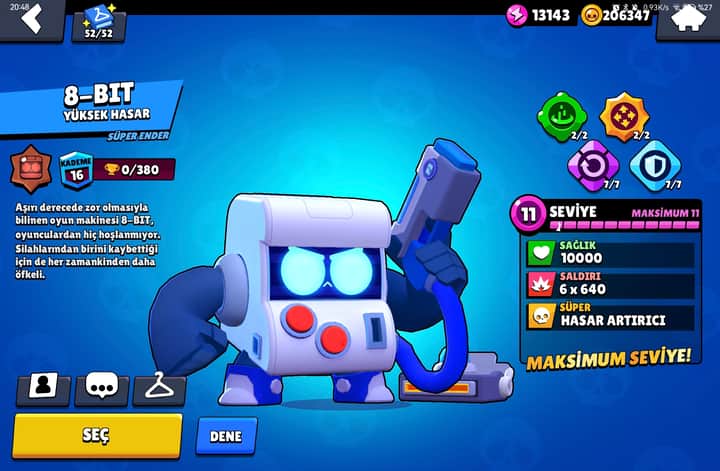Screen dimensions: 720x471
Task: Open the skins hanger button
Action: click(159, 387)
